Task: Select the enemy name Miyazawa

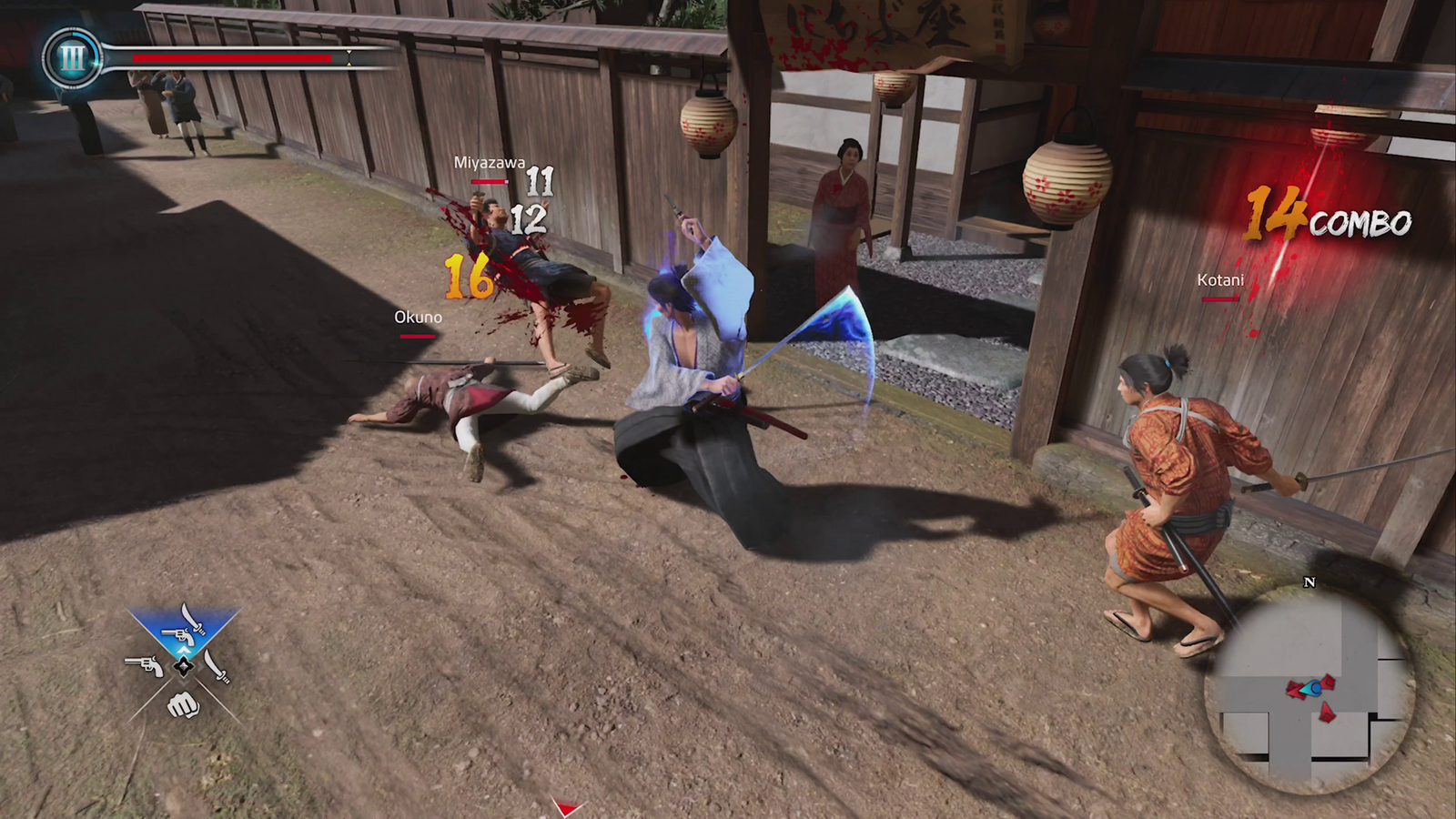Action: pos(489,164)
